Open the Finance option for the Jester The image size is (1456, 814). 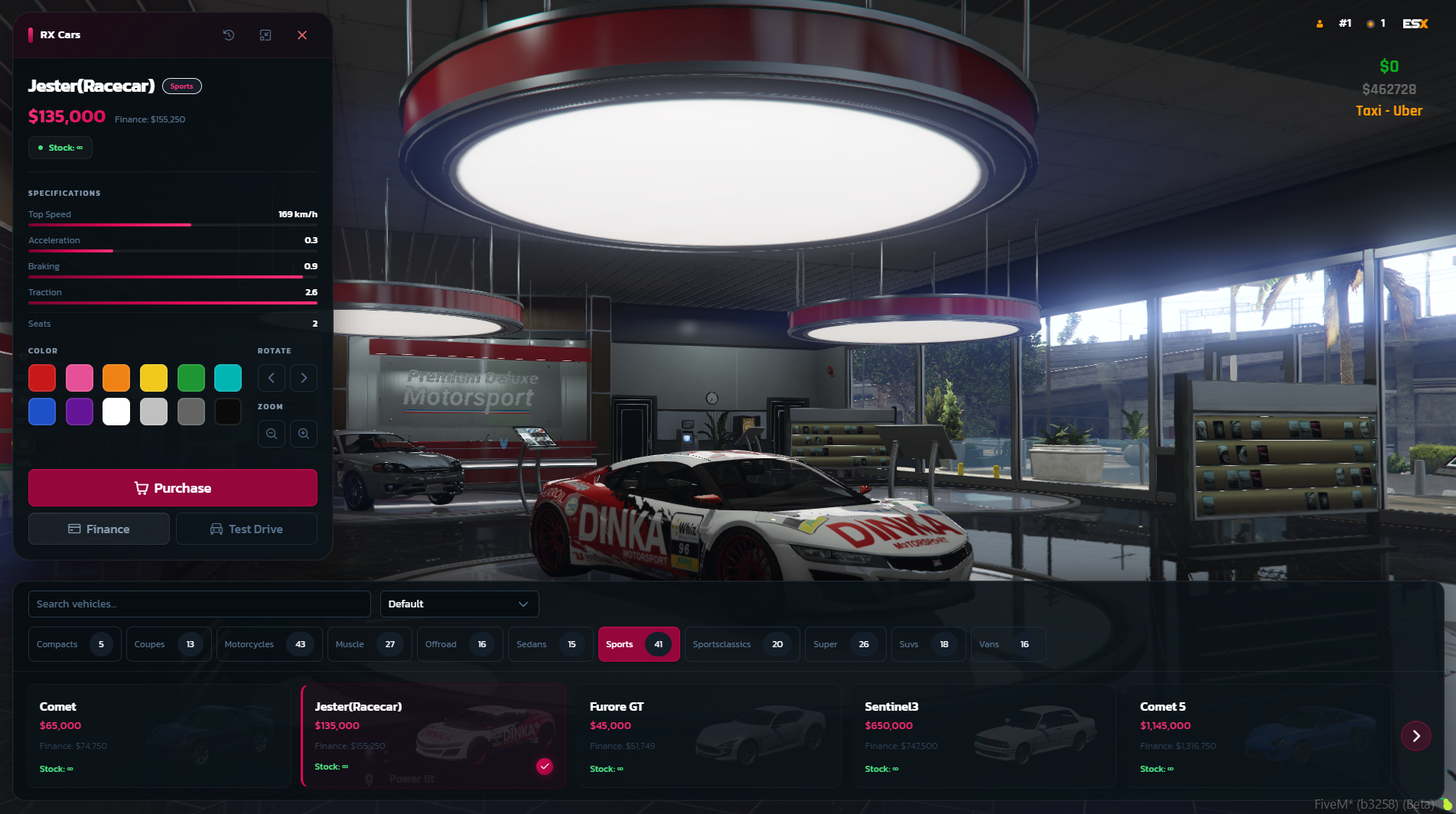pyautogui.click(x=99, y=529)
